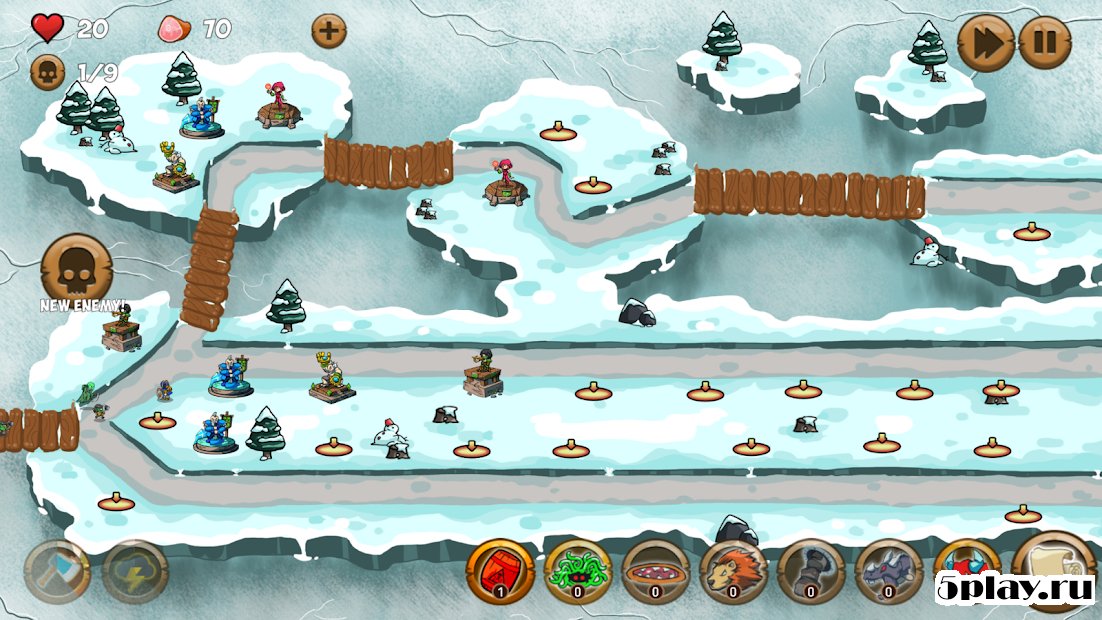
Task: Choose the pizza item
Action: coord(656,572)
